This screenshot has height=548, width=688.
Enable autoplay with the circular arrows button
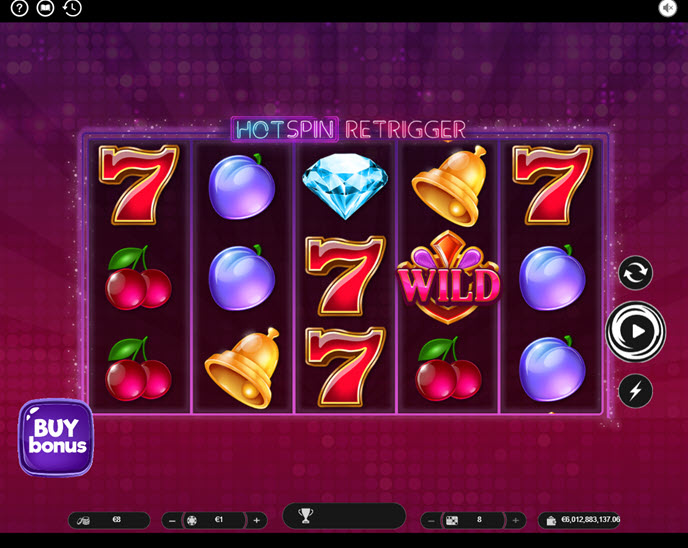pyautogui.click(x=635, y=272)
